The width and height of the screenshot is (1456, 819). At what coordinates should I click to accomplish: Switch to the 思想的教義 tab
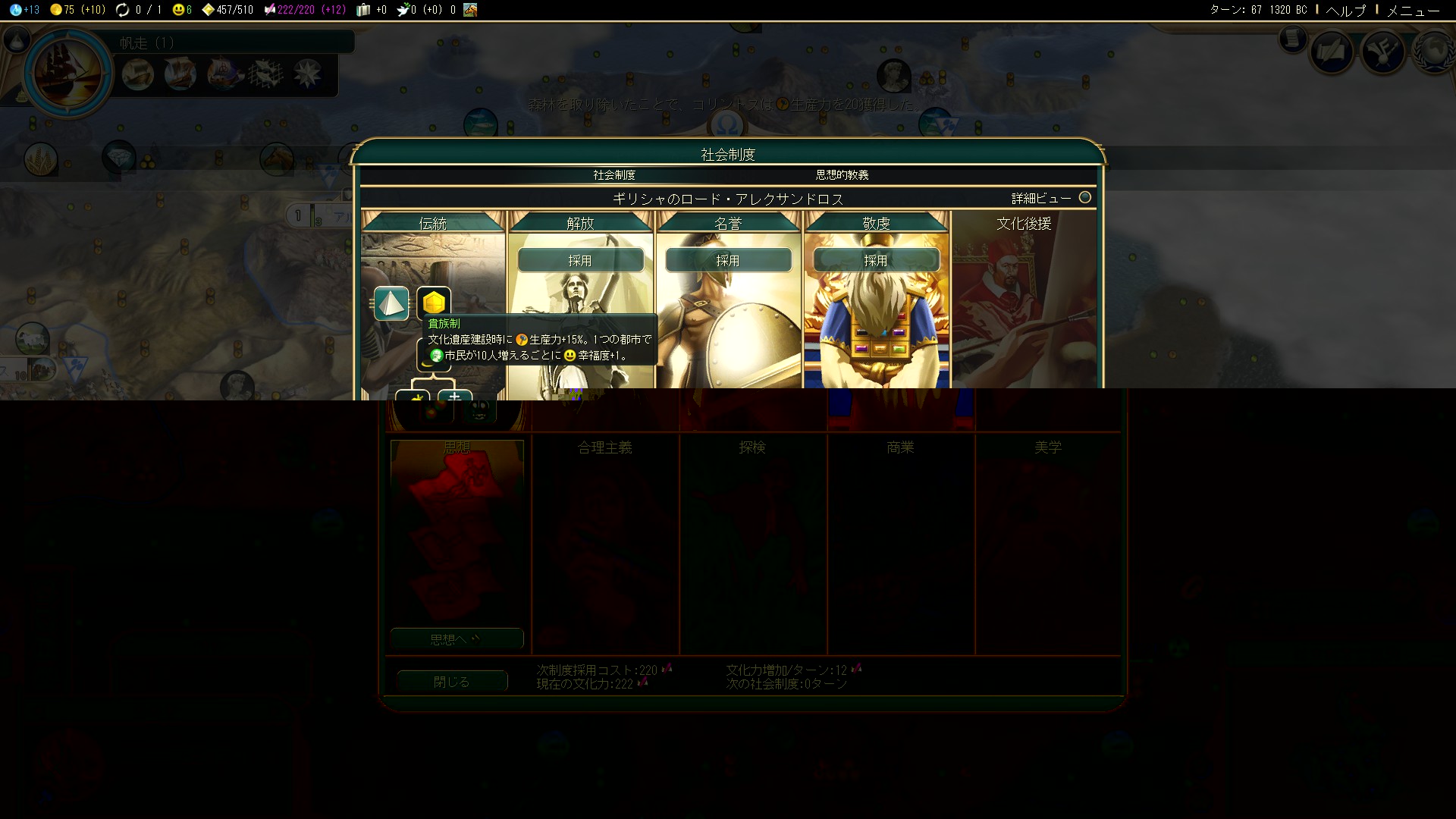[842, 175]
